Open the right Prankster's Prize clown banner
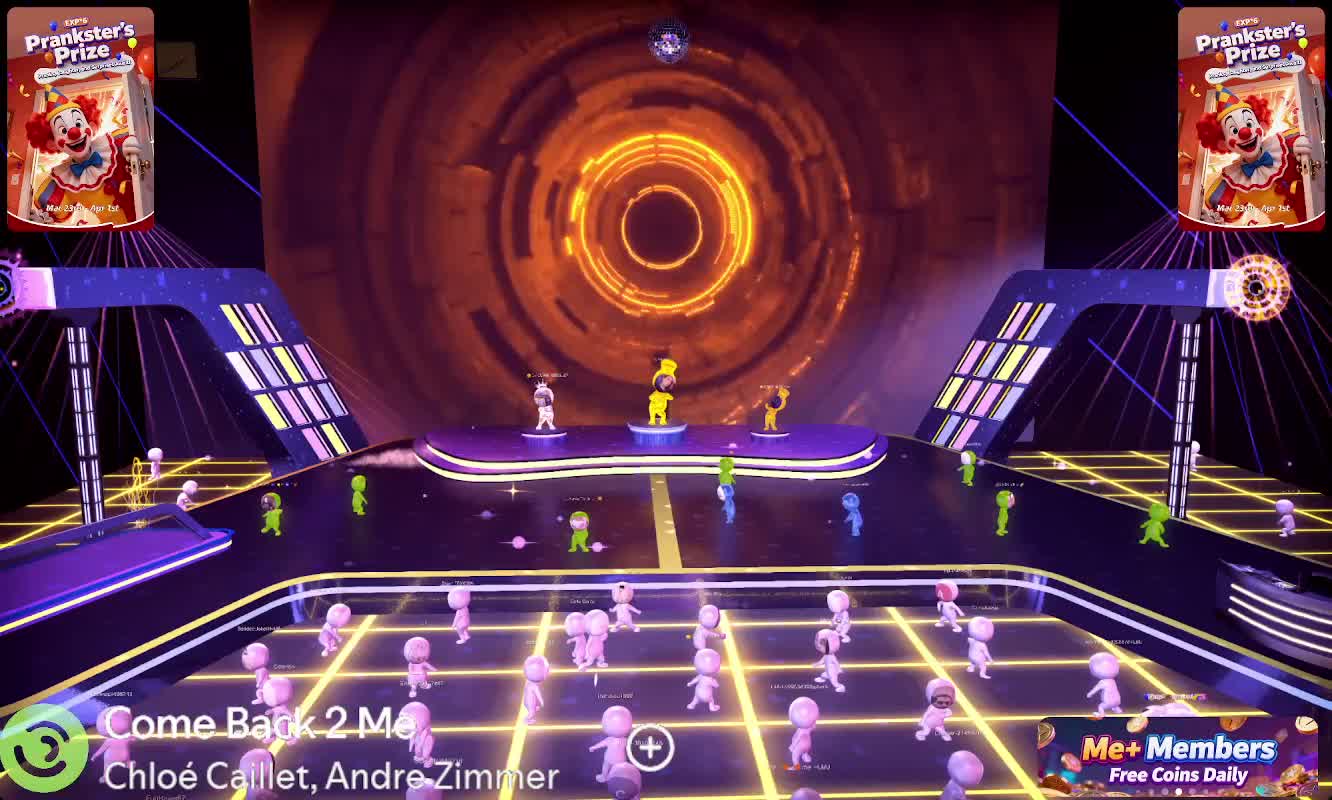The width and height of the screenshot is (1332, 800). (x=1251, y=119)
